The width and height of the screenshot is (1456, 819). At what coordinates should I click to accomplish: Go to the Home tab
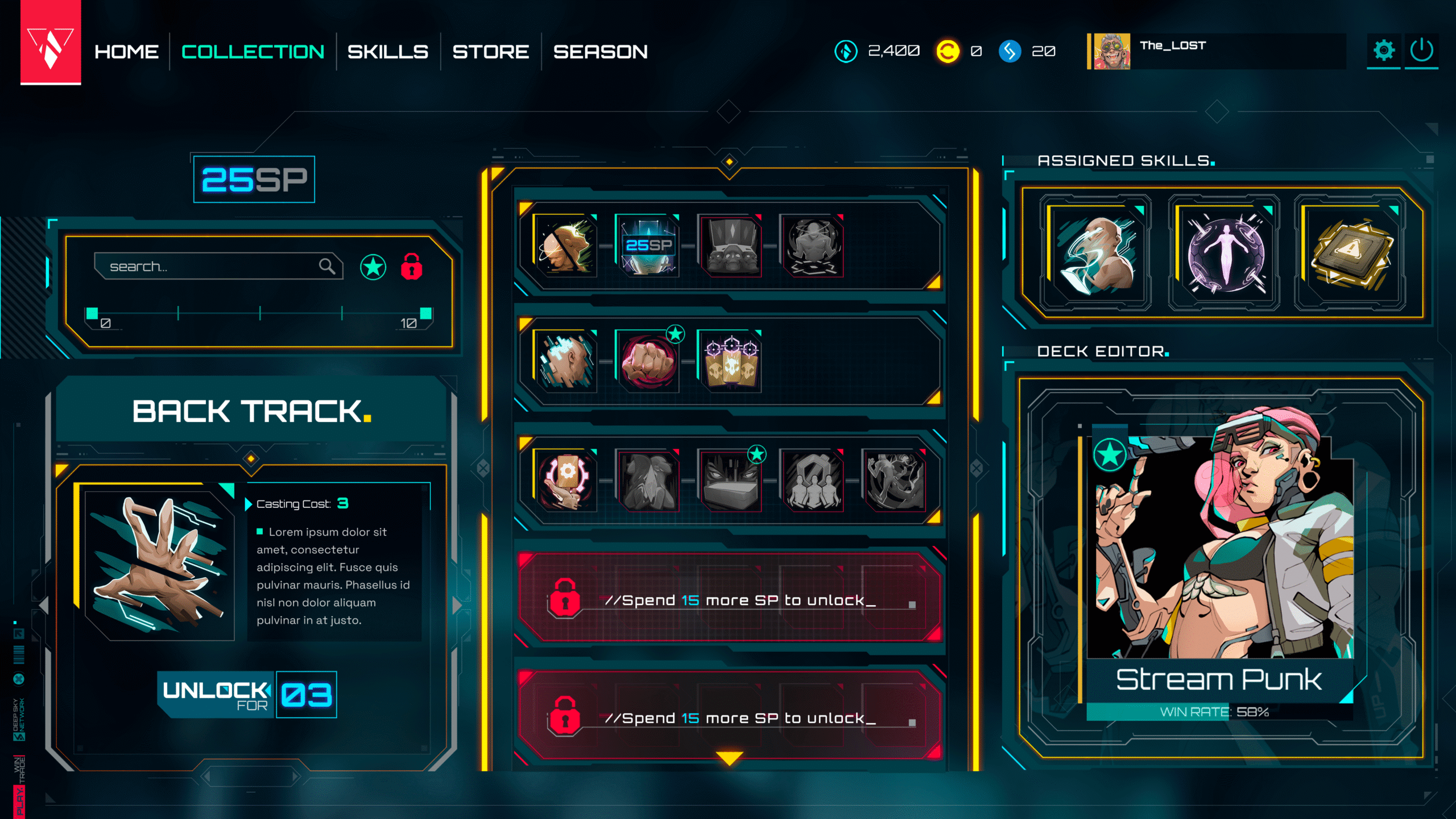tap(126, 52)
